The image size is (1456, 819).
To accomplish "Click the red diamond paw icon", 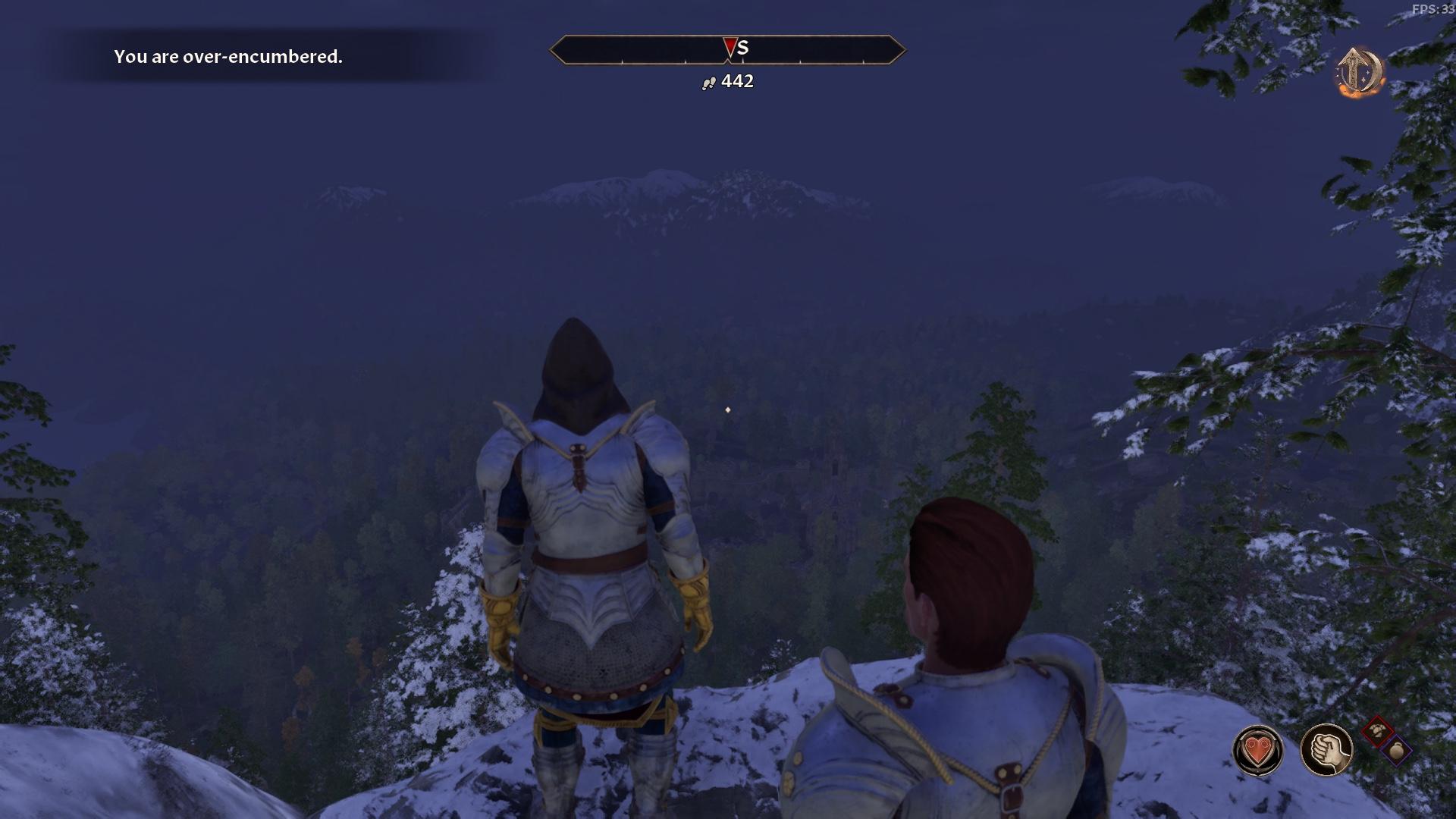I will click(1377, 732).
